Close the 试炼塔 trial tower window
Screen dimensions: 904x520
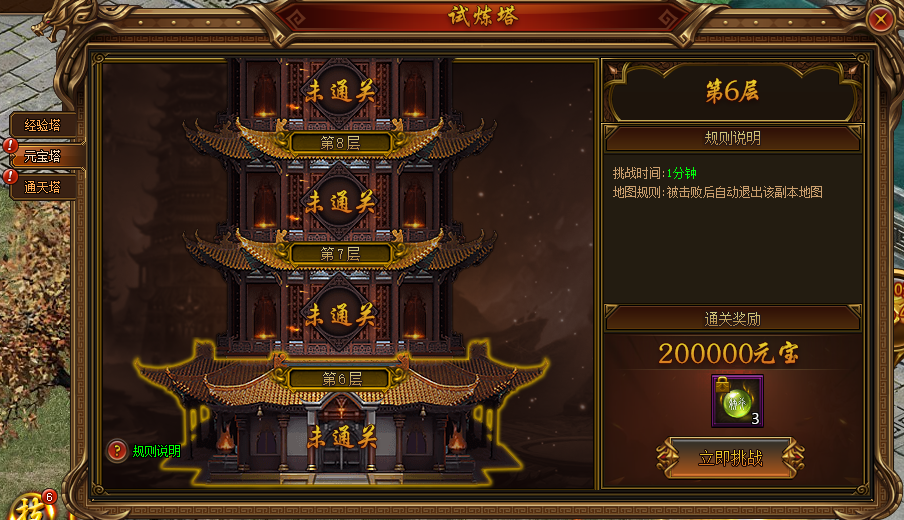[x=880, y=19]
